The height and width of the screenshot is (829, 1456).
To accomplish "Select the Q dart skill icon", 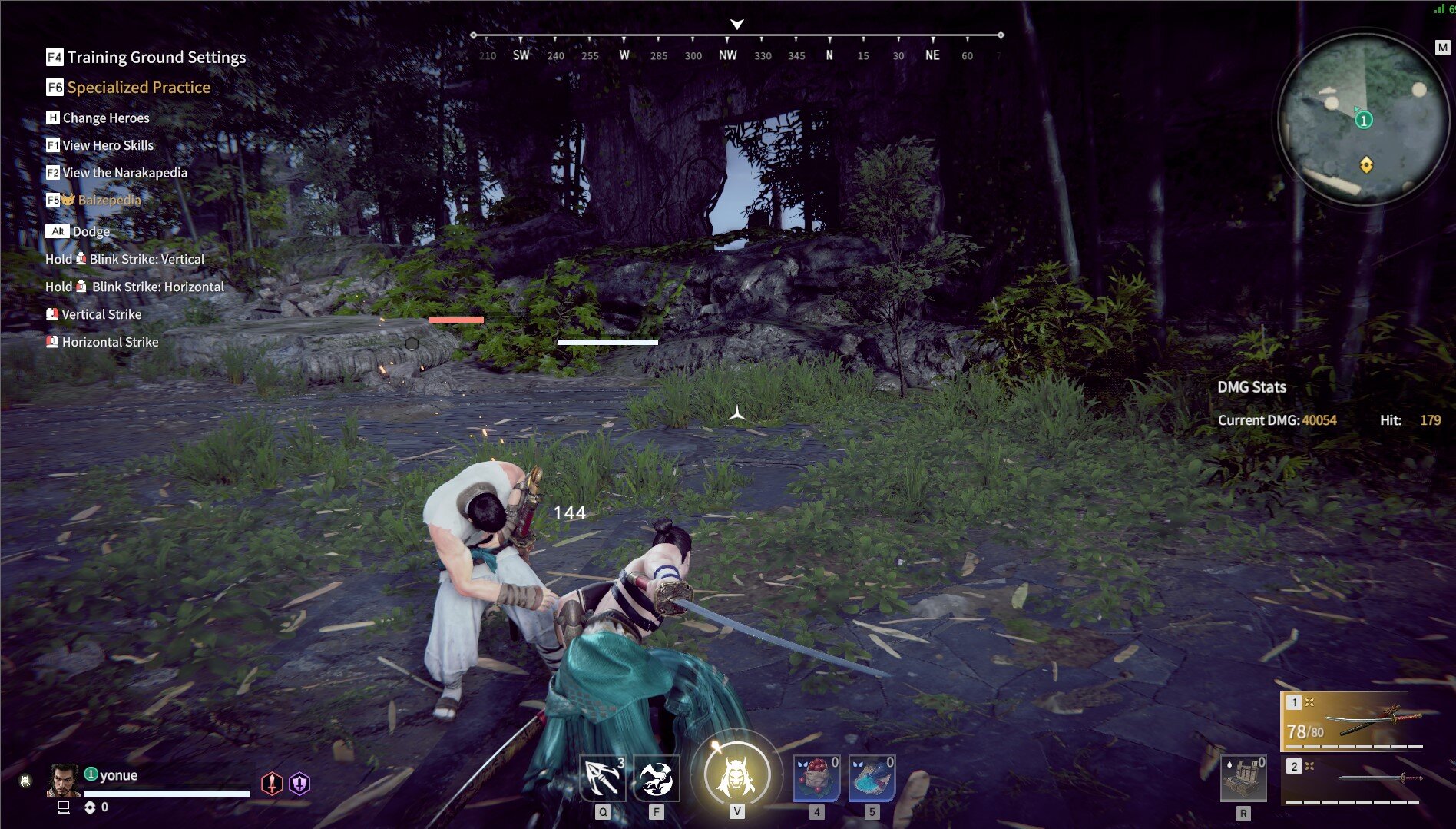I will [x=604, y=777].
